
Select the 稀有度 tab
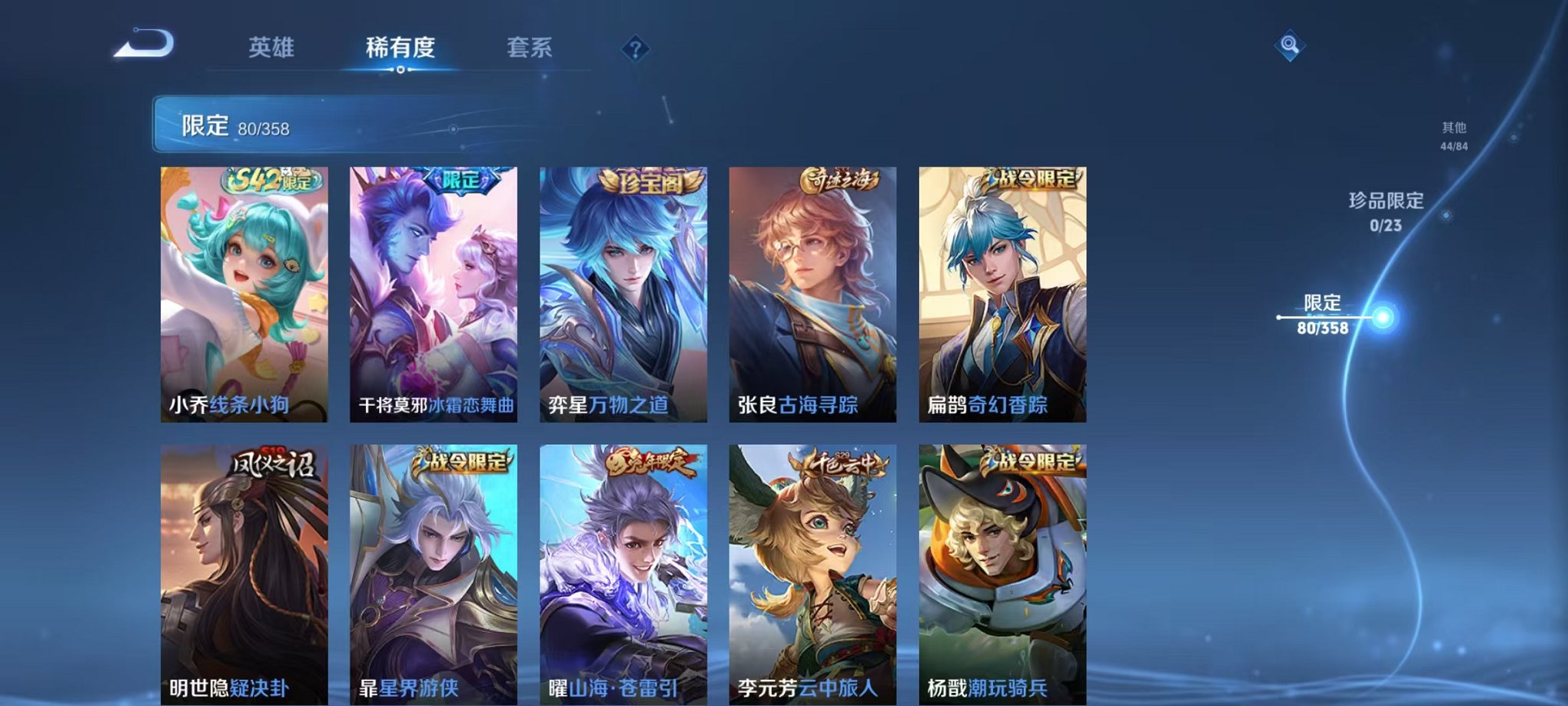pyautogui.click(x=399, y=48)
